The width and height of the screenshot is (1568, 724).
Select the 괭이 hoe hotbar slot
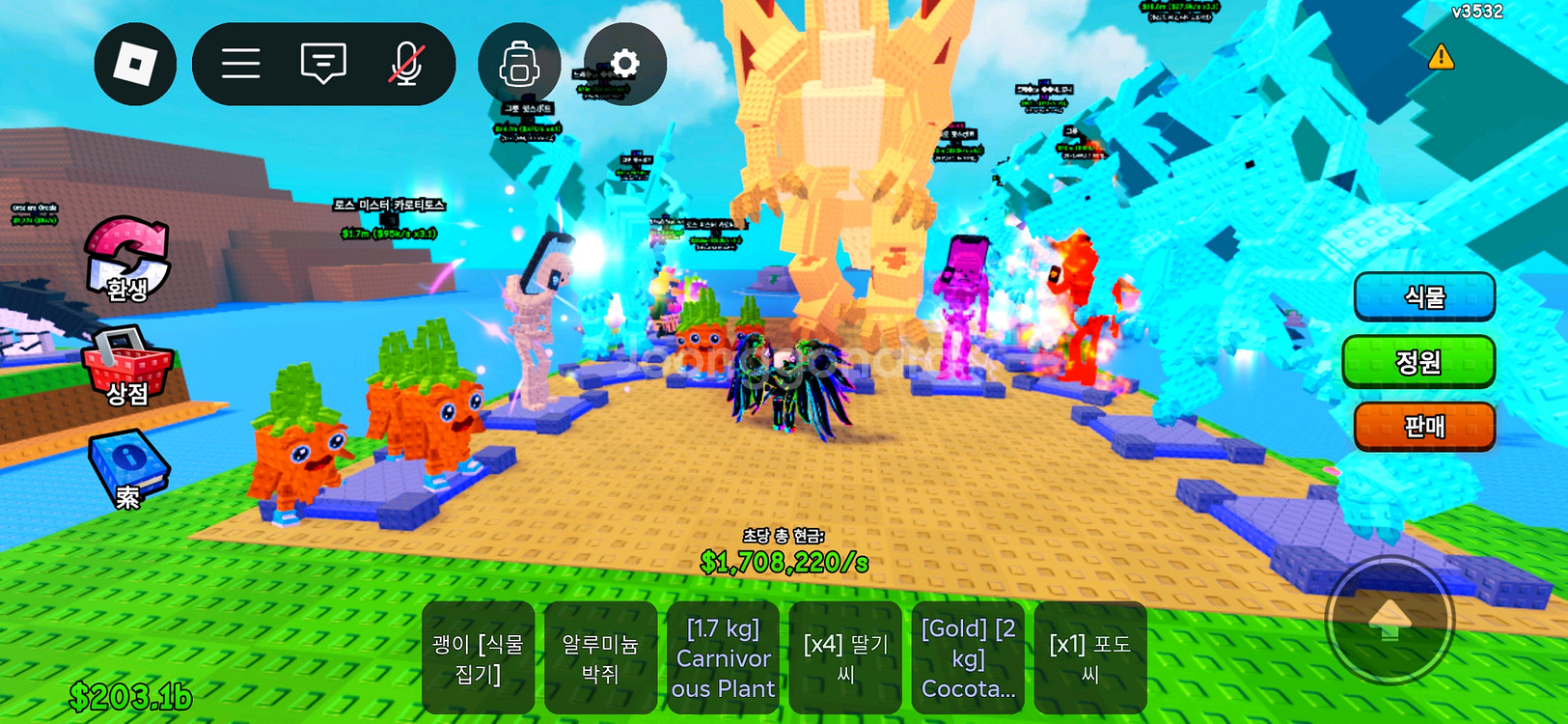[x=478, y=657]
